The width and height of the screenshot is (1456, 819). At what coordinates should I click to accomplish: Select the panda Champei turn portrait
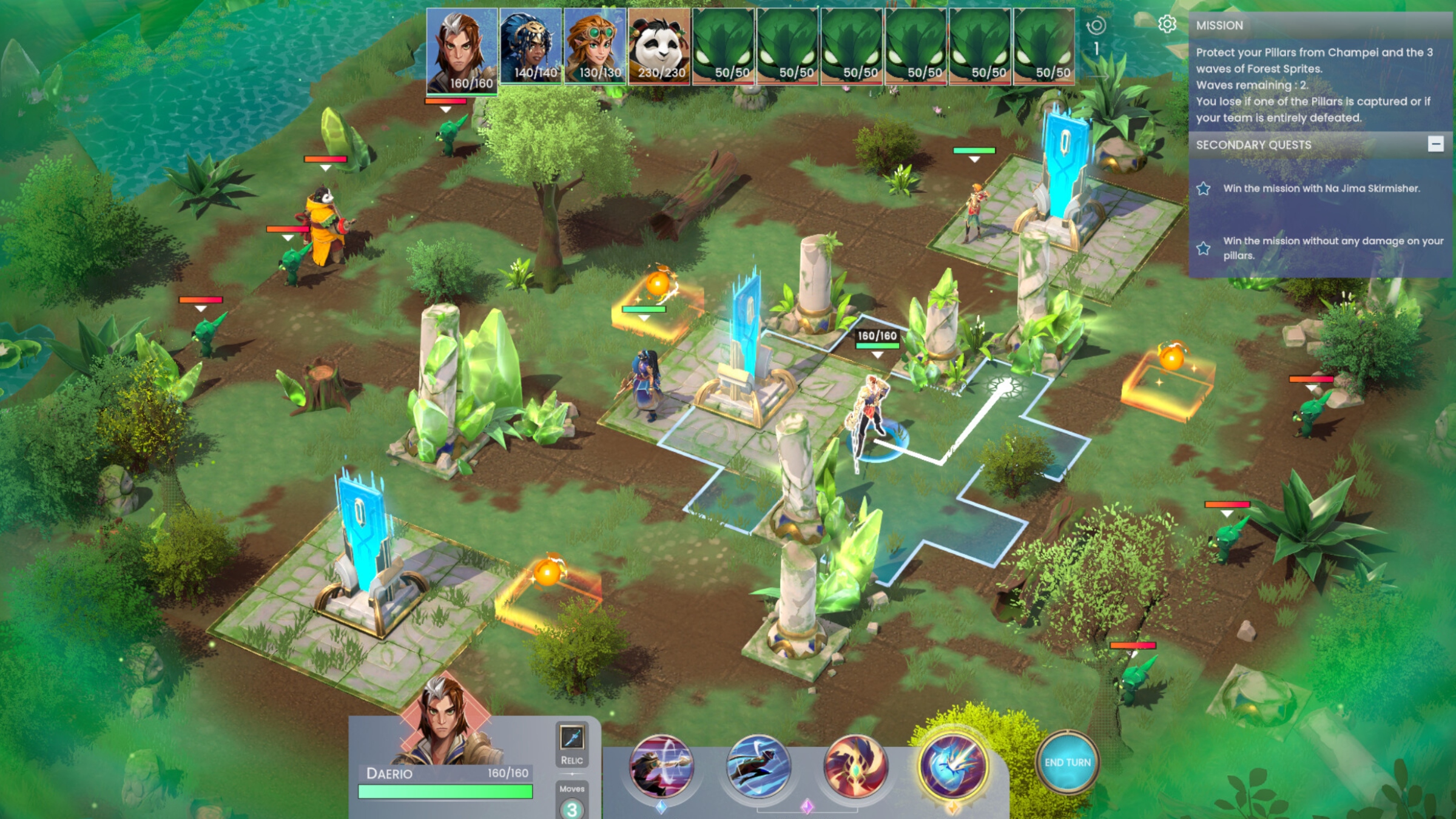pyautogui.click(x=659, y=46)
